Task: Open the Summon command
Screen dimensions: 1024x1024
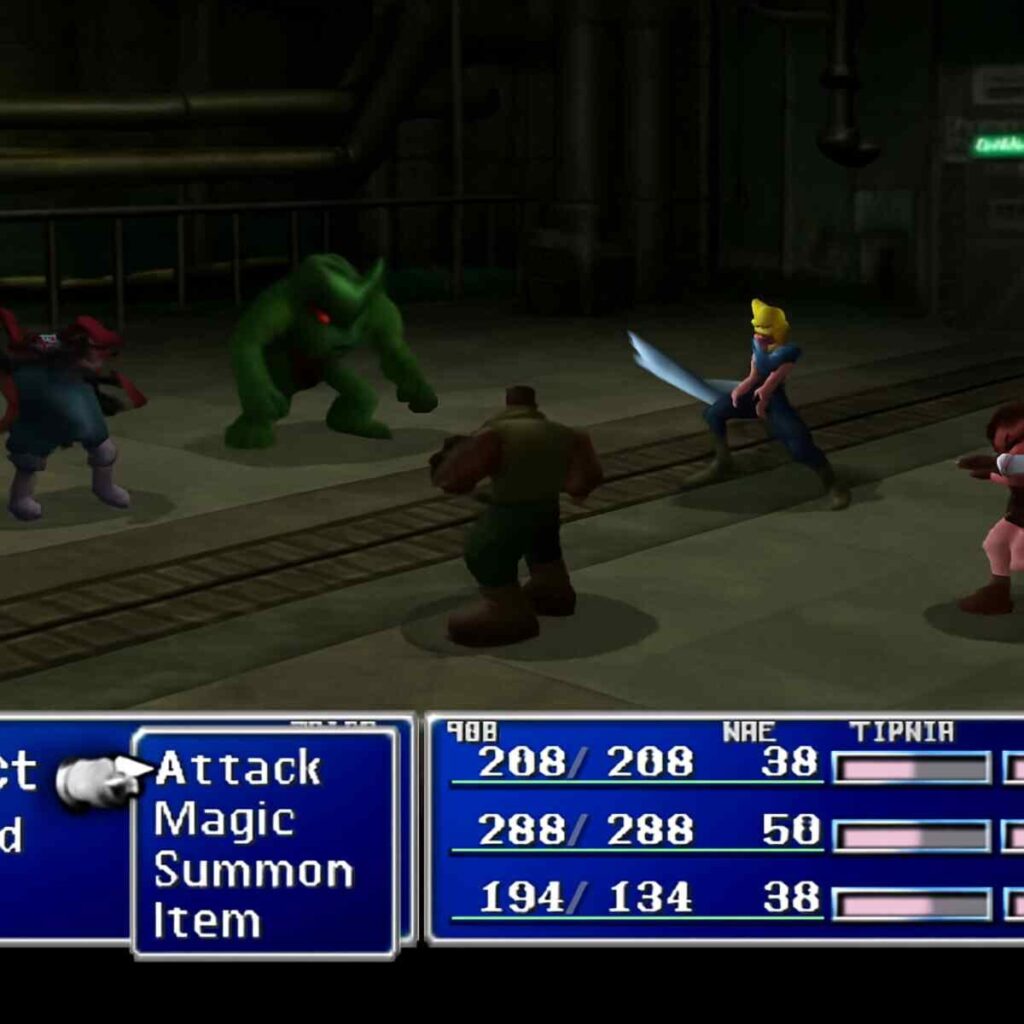Action: [x=253, y=871]
